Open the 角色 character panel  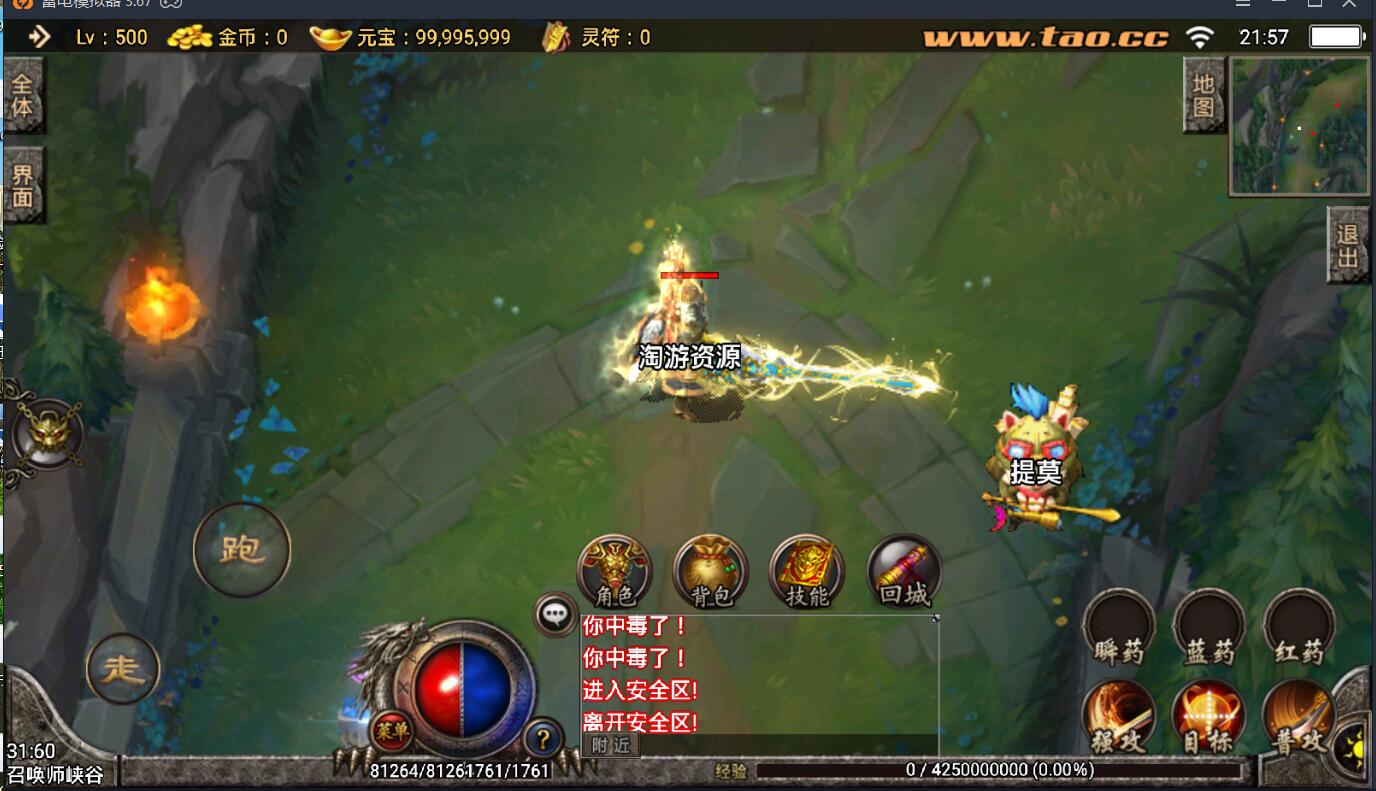click(614, 572)
